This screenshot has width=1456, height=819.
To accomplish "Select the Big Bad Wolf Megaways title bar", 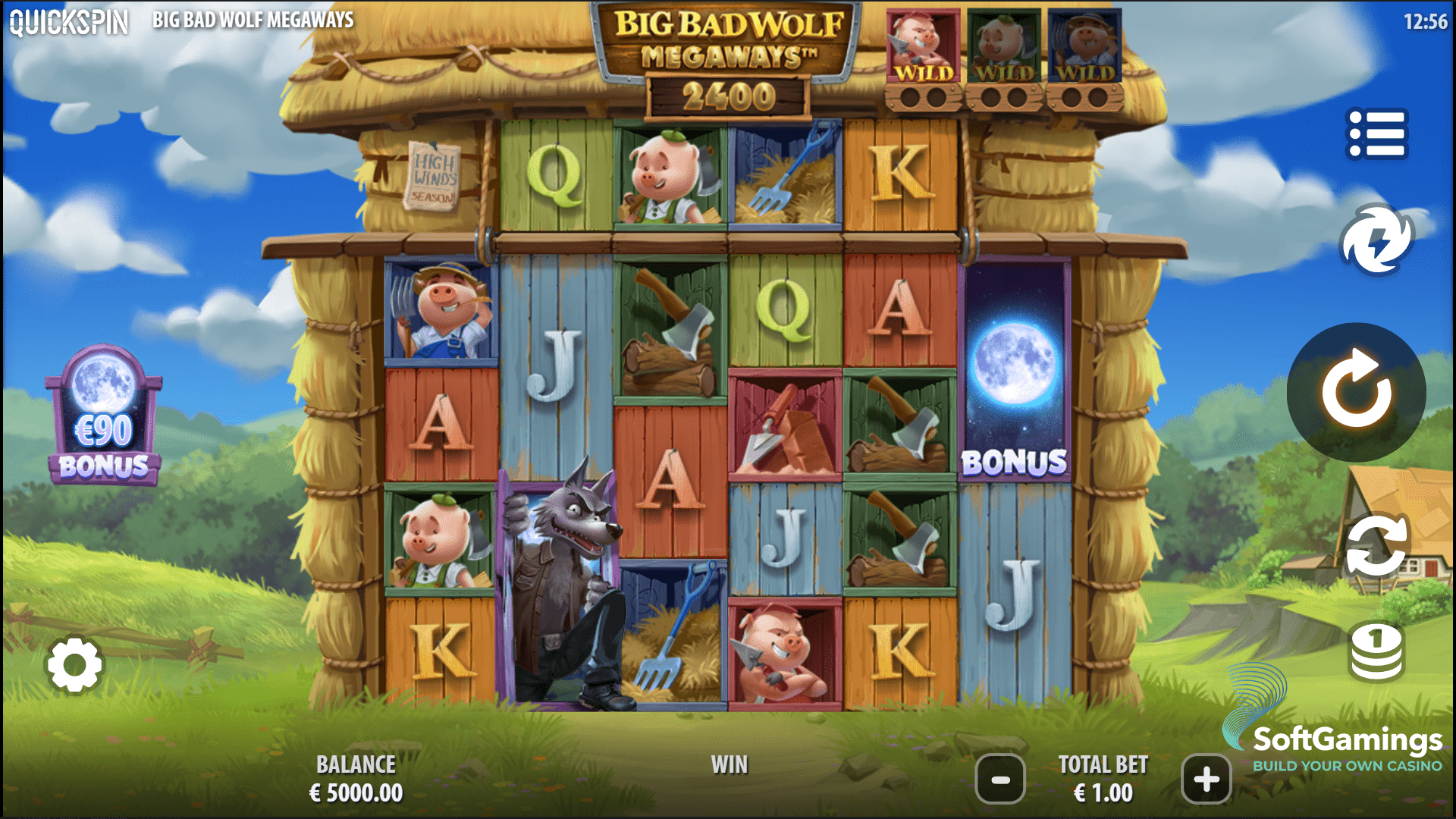I will (x=253, y=20).
